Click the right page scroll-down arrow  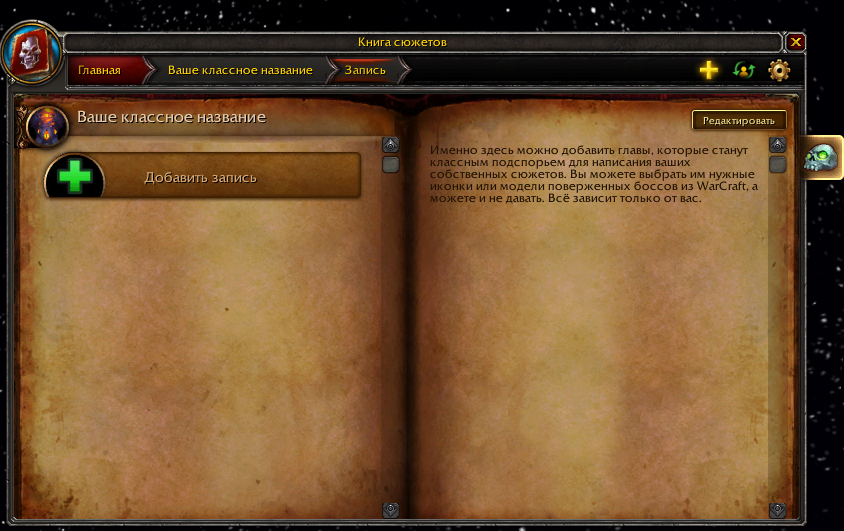(777, 510)
